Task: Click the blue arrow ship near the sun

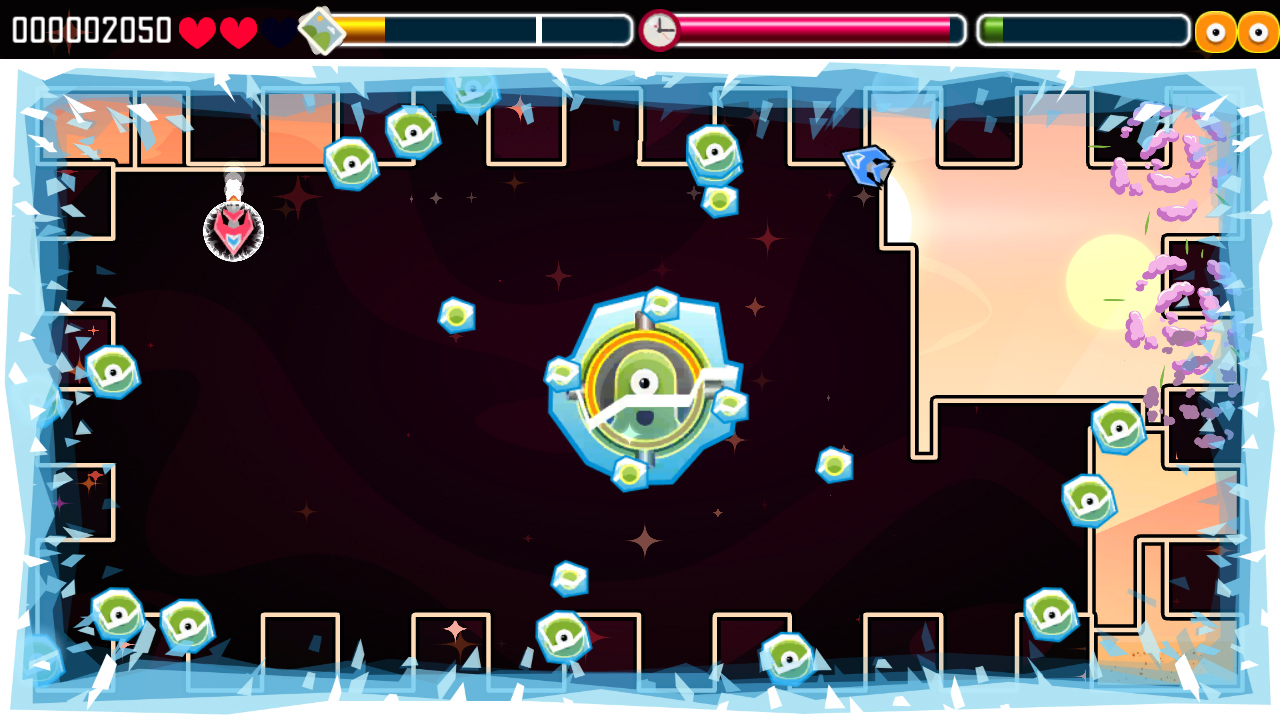Action: (x=869, y=166)
